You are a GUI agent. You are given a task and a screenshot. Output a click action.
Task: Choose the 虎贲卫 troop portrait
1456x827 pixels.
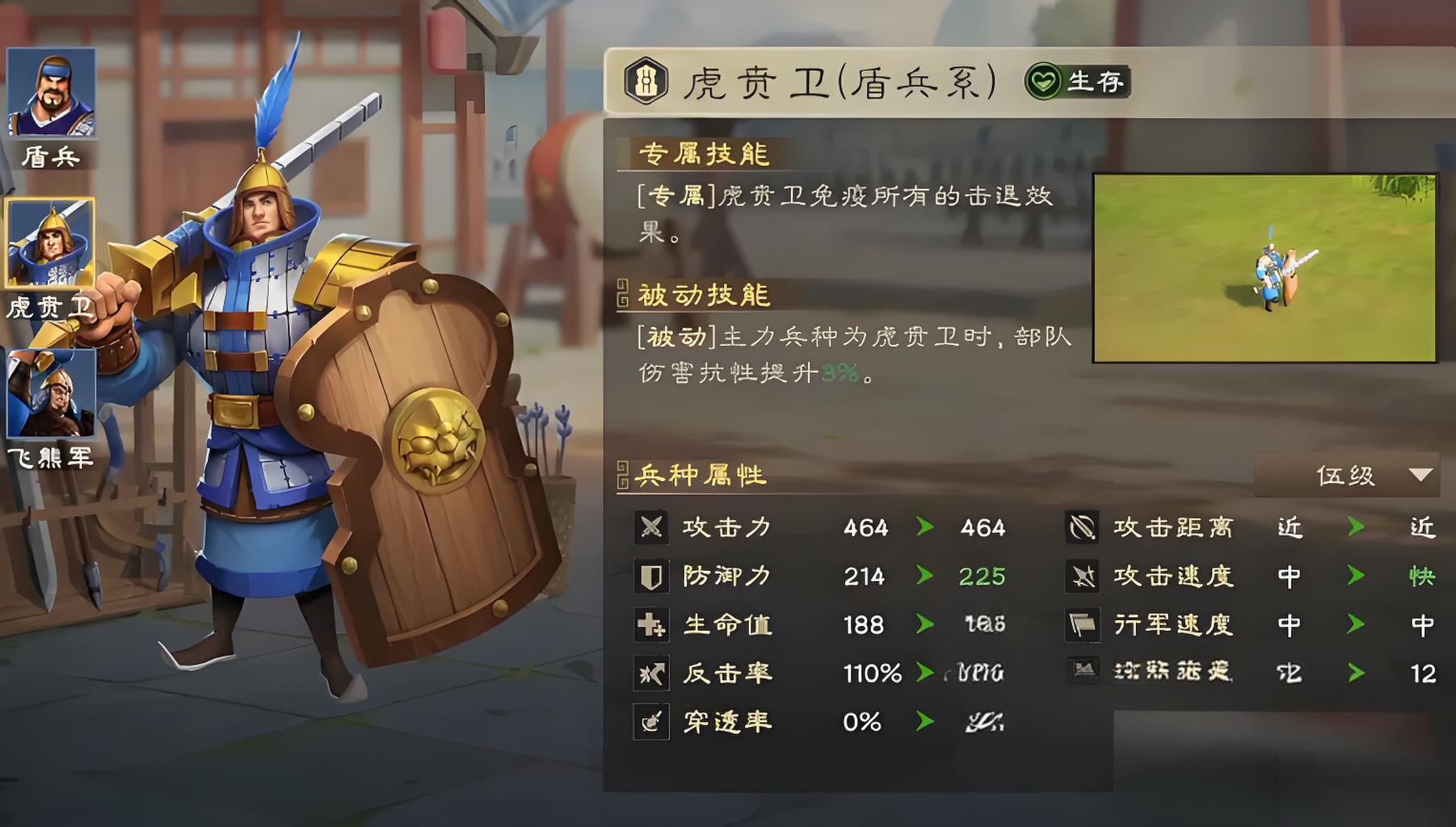pos(50,243)
